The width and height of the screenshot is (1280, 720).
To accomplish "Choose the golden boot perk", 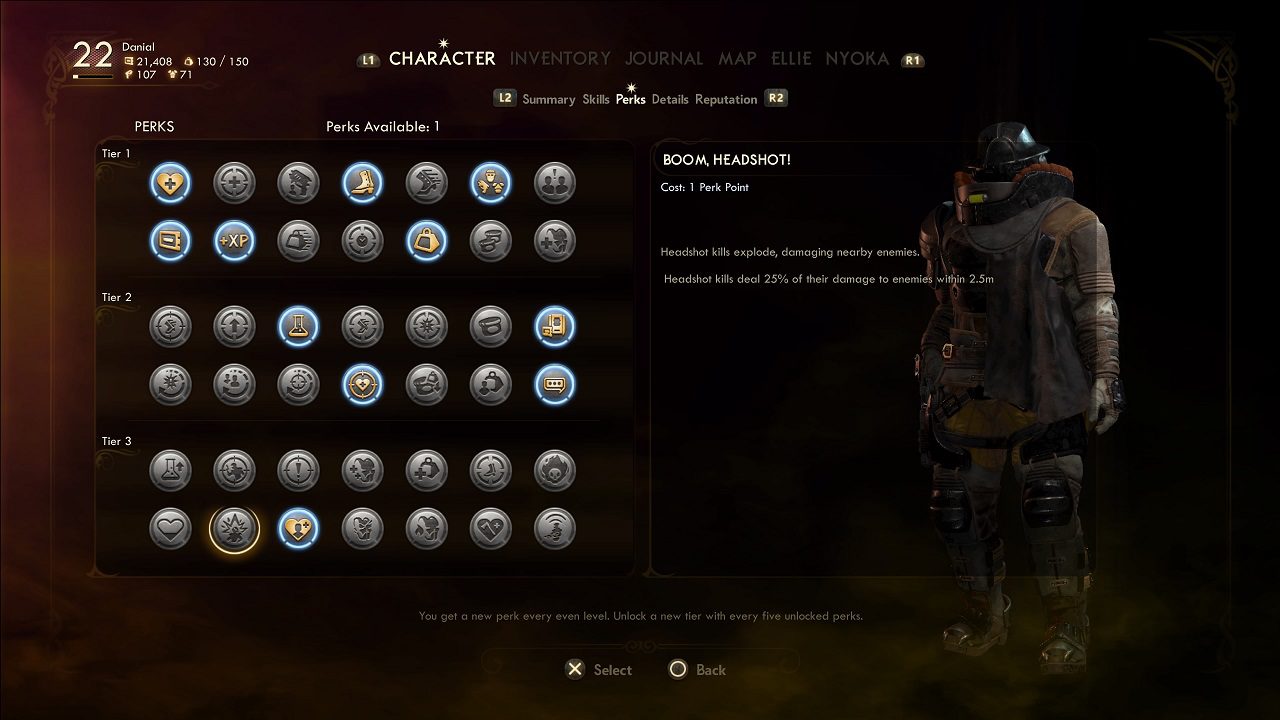I will [x=362, y=183].
